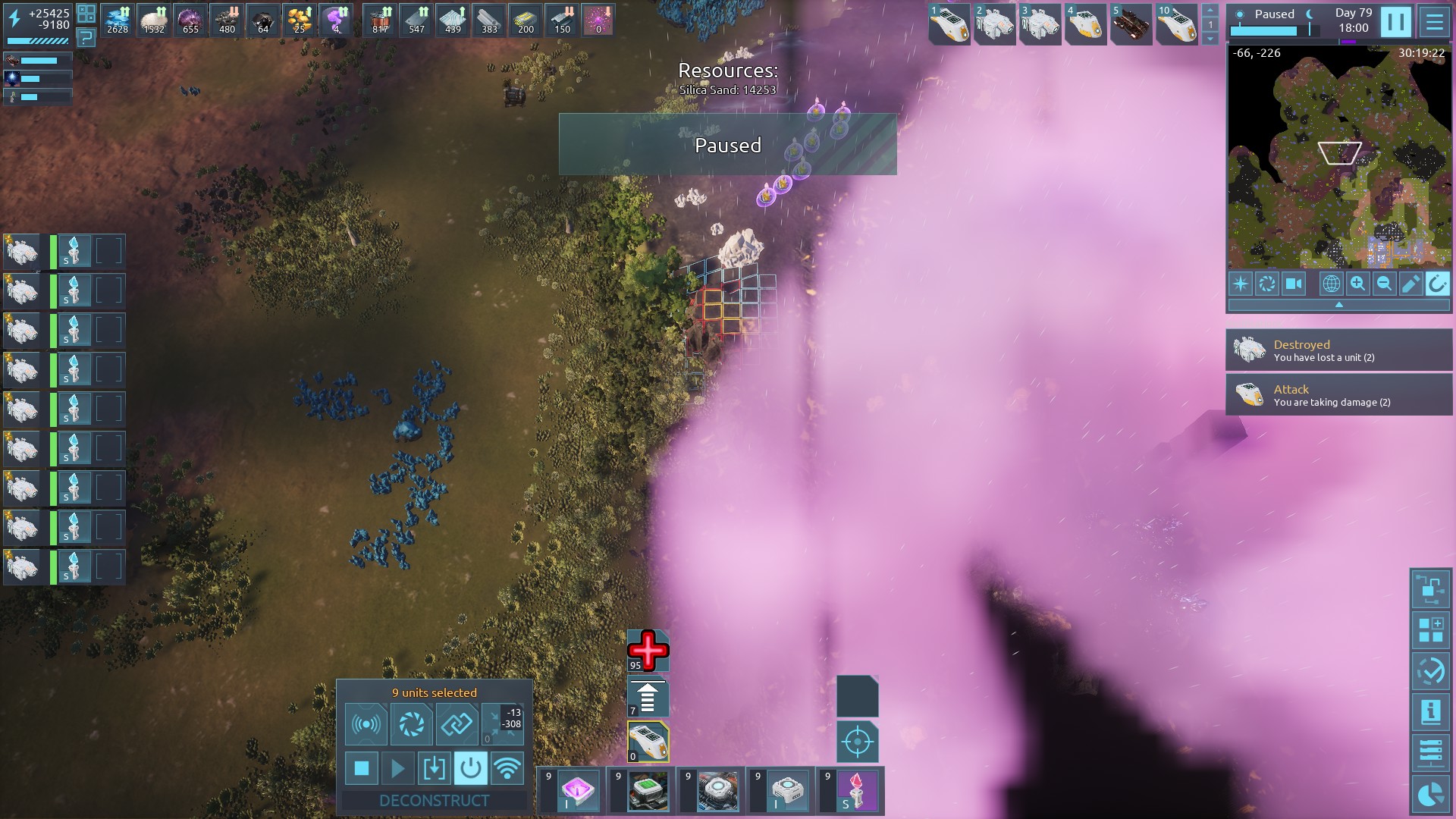Activate the pencil draw tool under minimap
The width and height of the screenshot is (1456, 819).
[x=1410, y=284]
